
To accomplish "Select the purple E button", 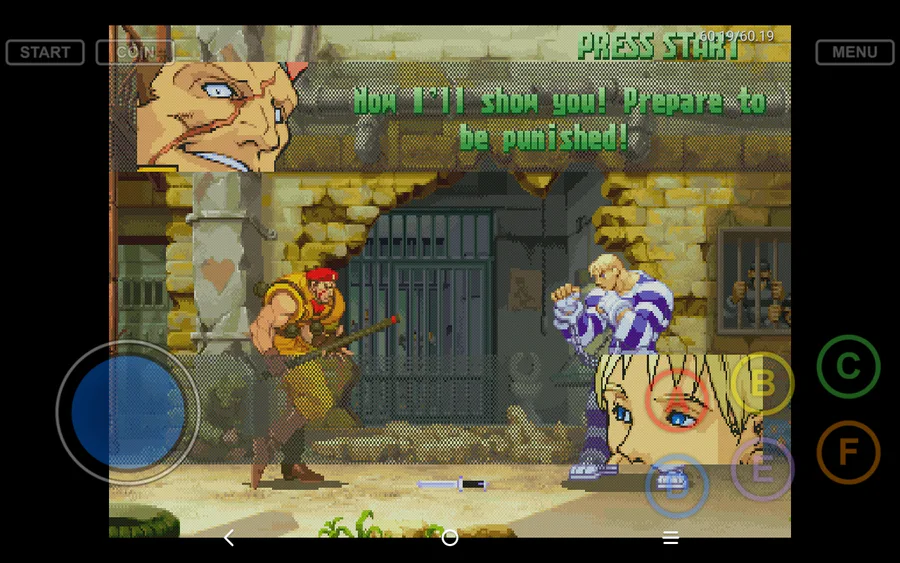I will (x=762, y=469).
